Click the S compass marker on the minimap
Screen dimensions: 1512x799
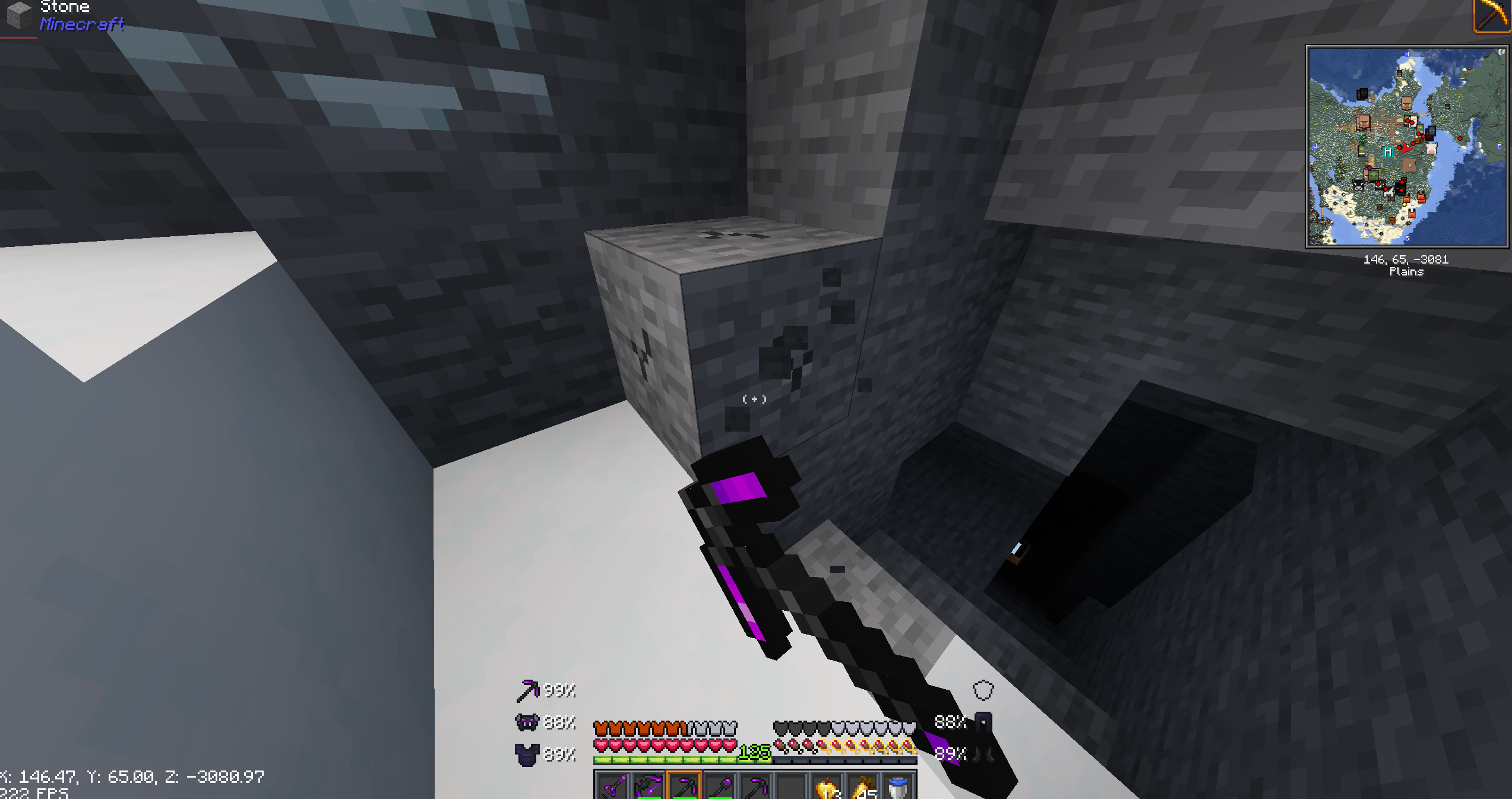(1407, 238)
